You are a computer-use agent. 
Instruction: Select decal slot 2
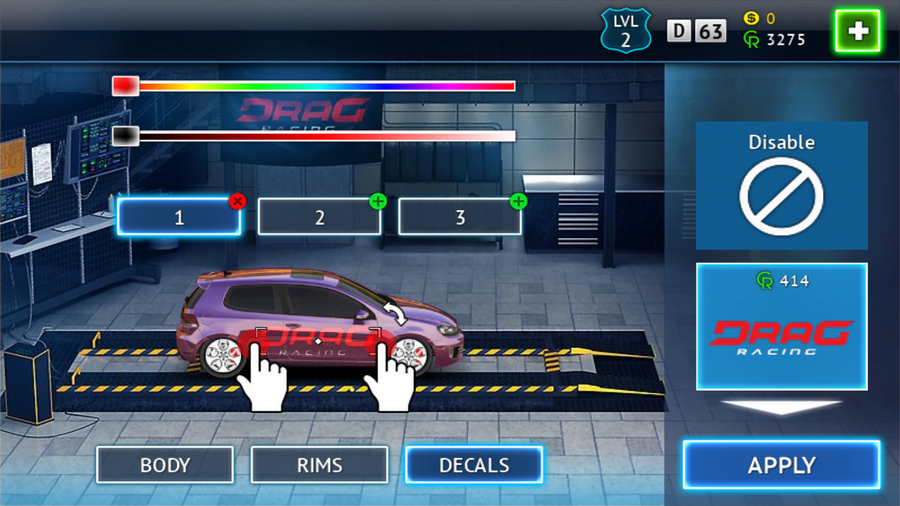pos(319,217)
